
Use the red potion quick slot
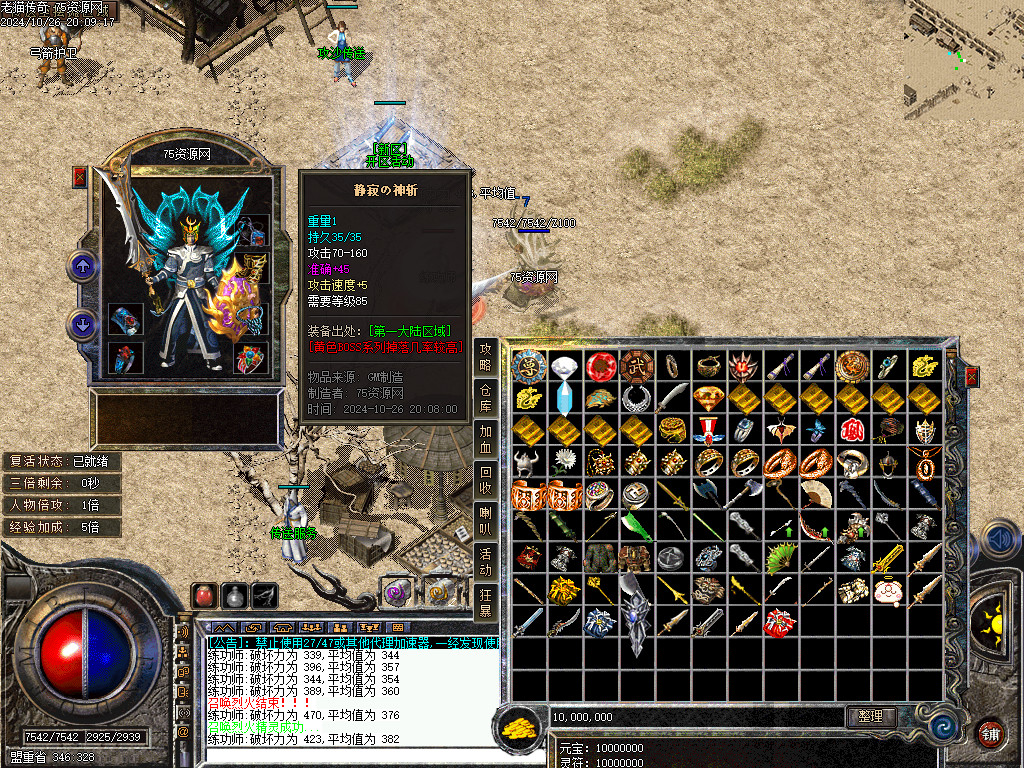point(204,596)
